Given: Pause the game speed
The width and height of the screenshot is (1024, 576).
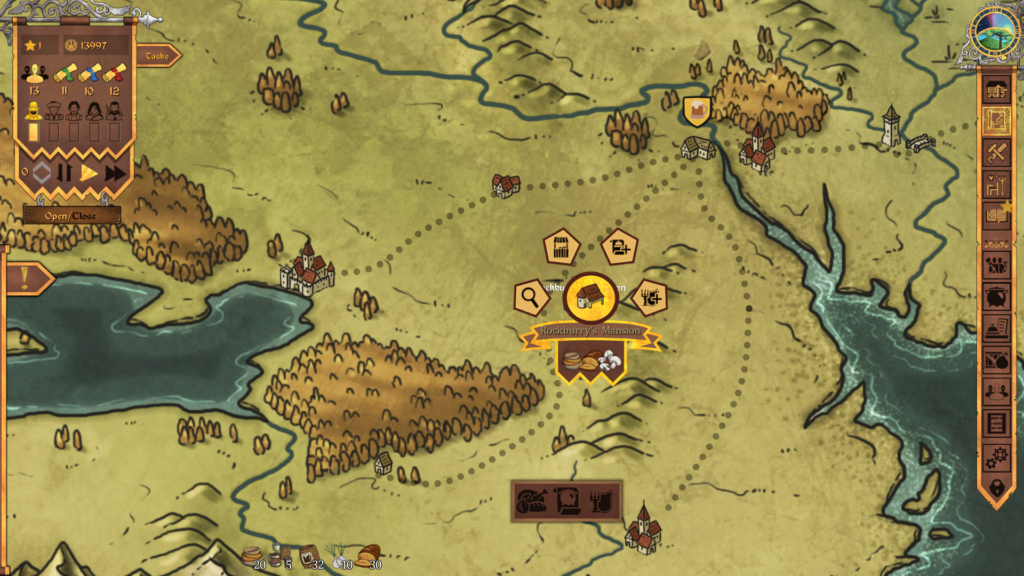Looking at the screenshot, I should (x=65, y=173).
